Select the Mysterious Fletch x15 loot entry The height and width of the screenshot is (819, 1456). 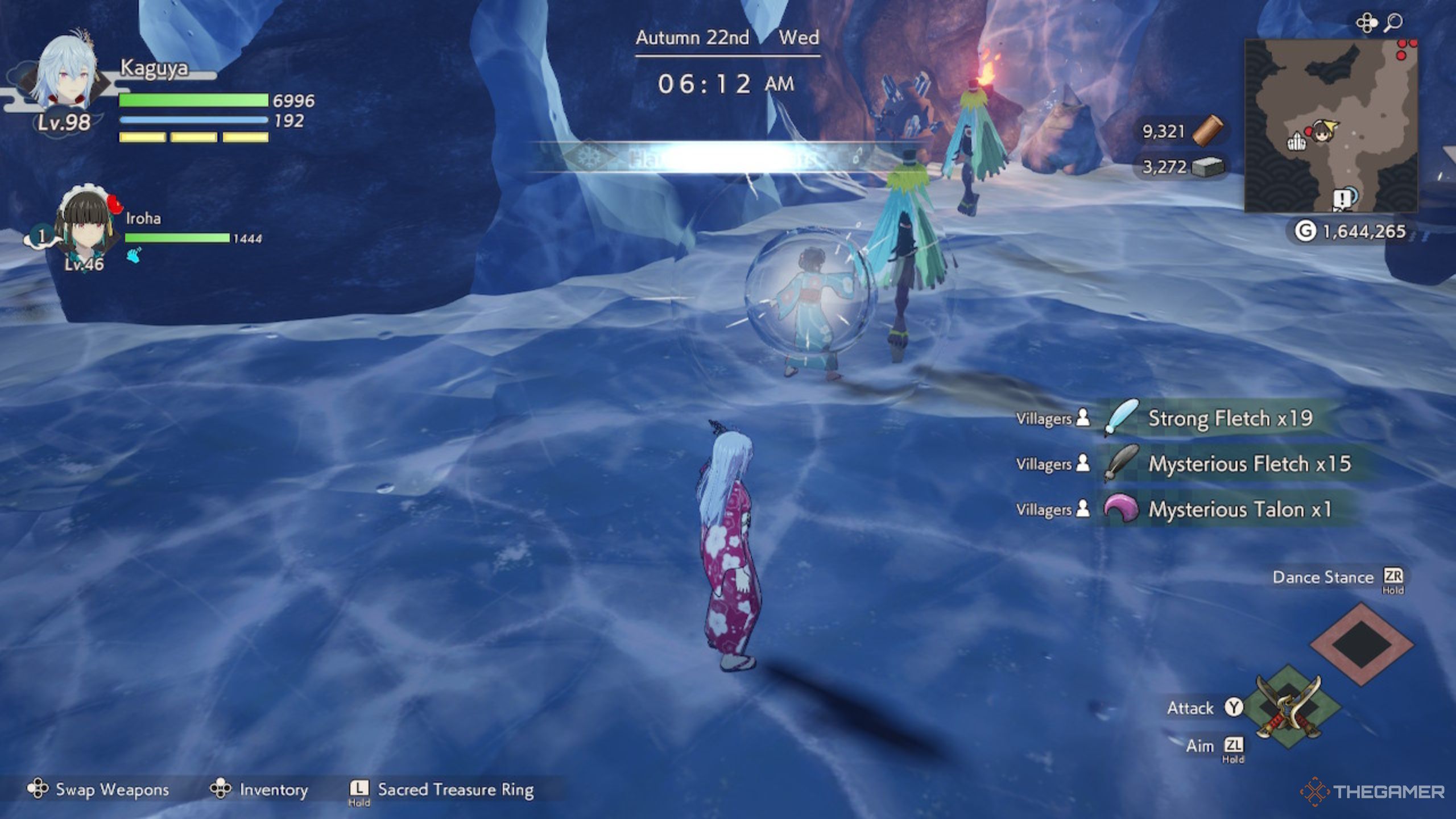(x=1248, y=464)
